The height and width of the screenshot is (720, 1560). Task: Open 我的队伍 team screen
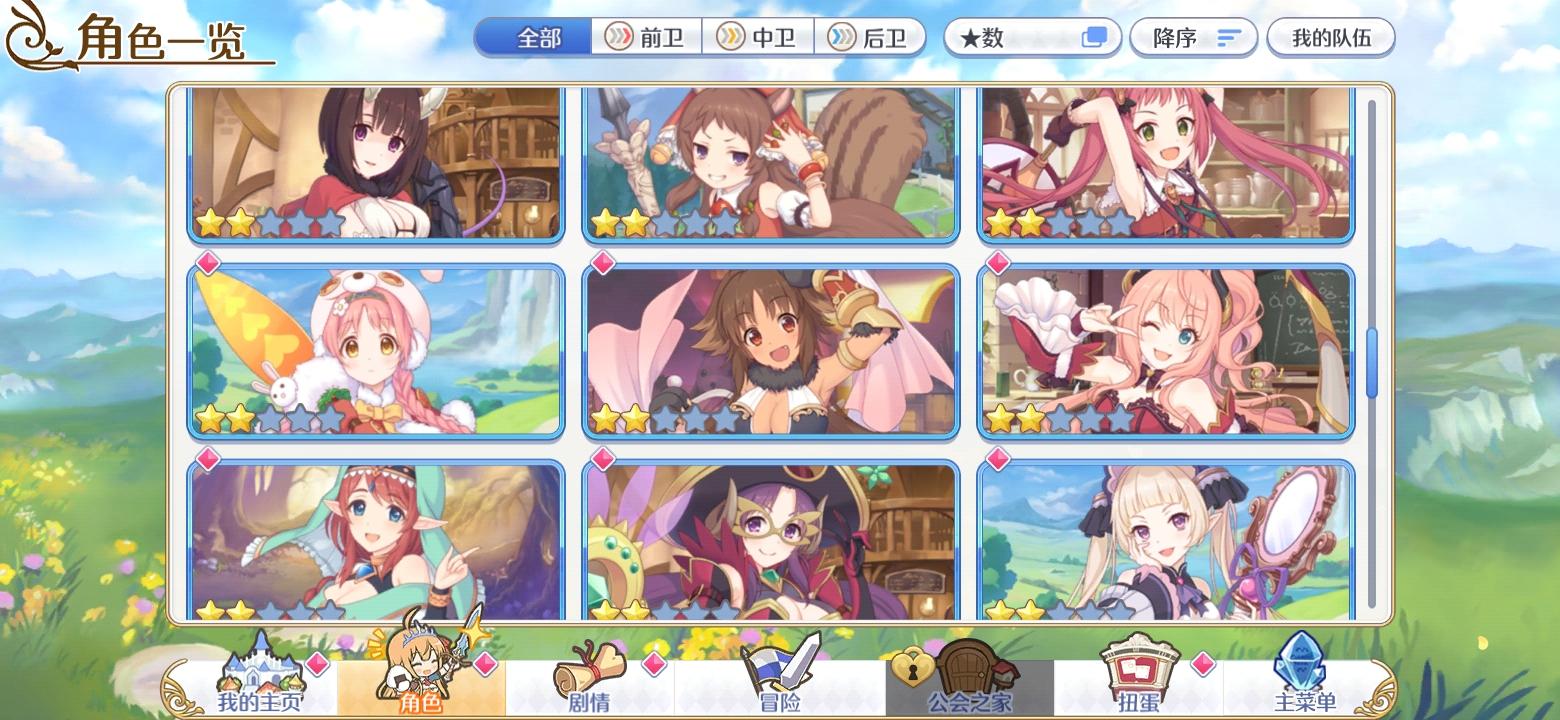(1333, 37)
